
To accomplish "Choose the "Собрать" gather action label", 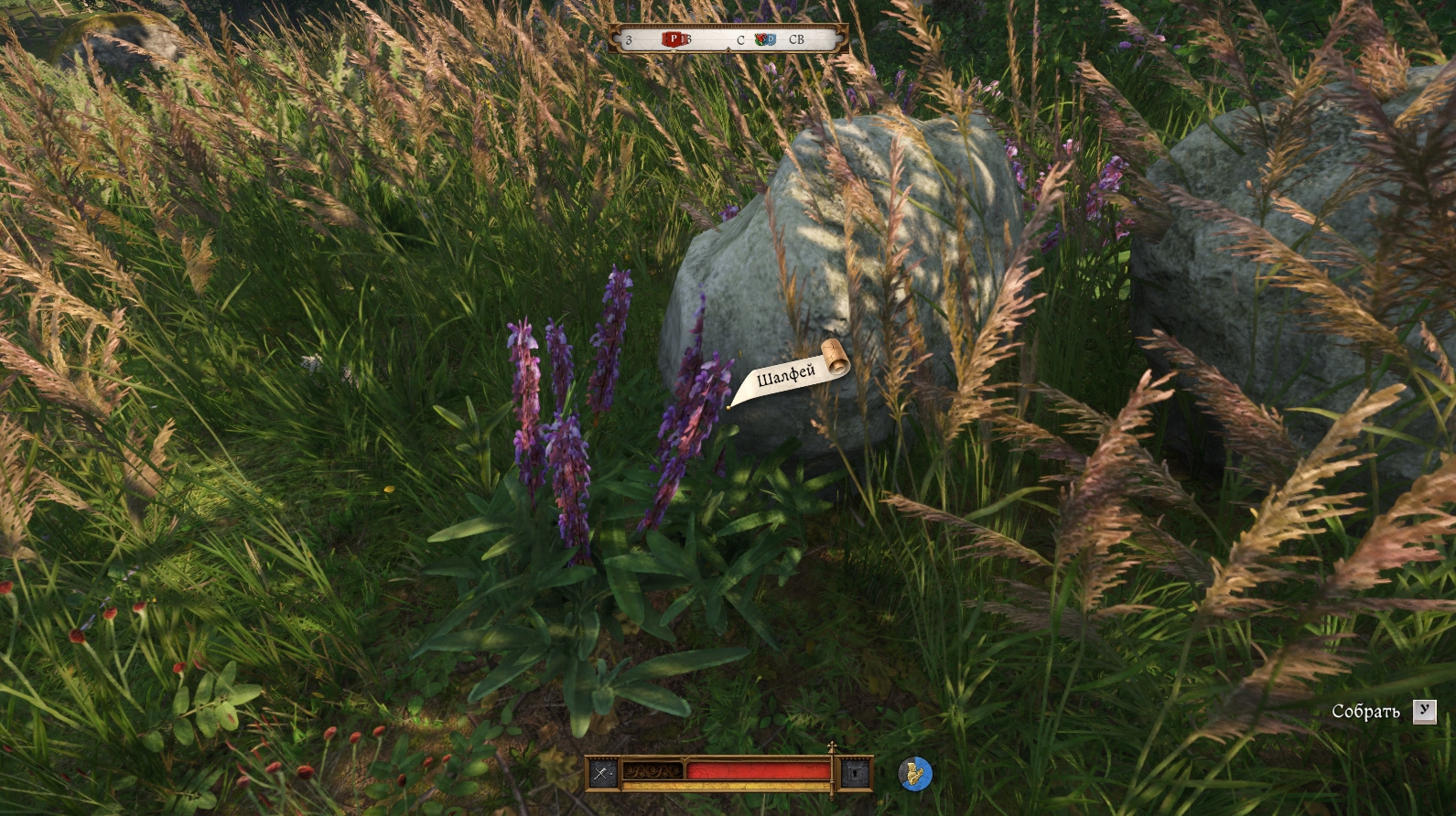I will coord(1365,712).
